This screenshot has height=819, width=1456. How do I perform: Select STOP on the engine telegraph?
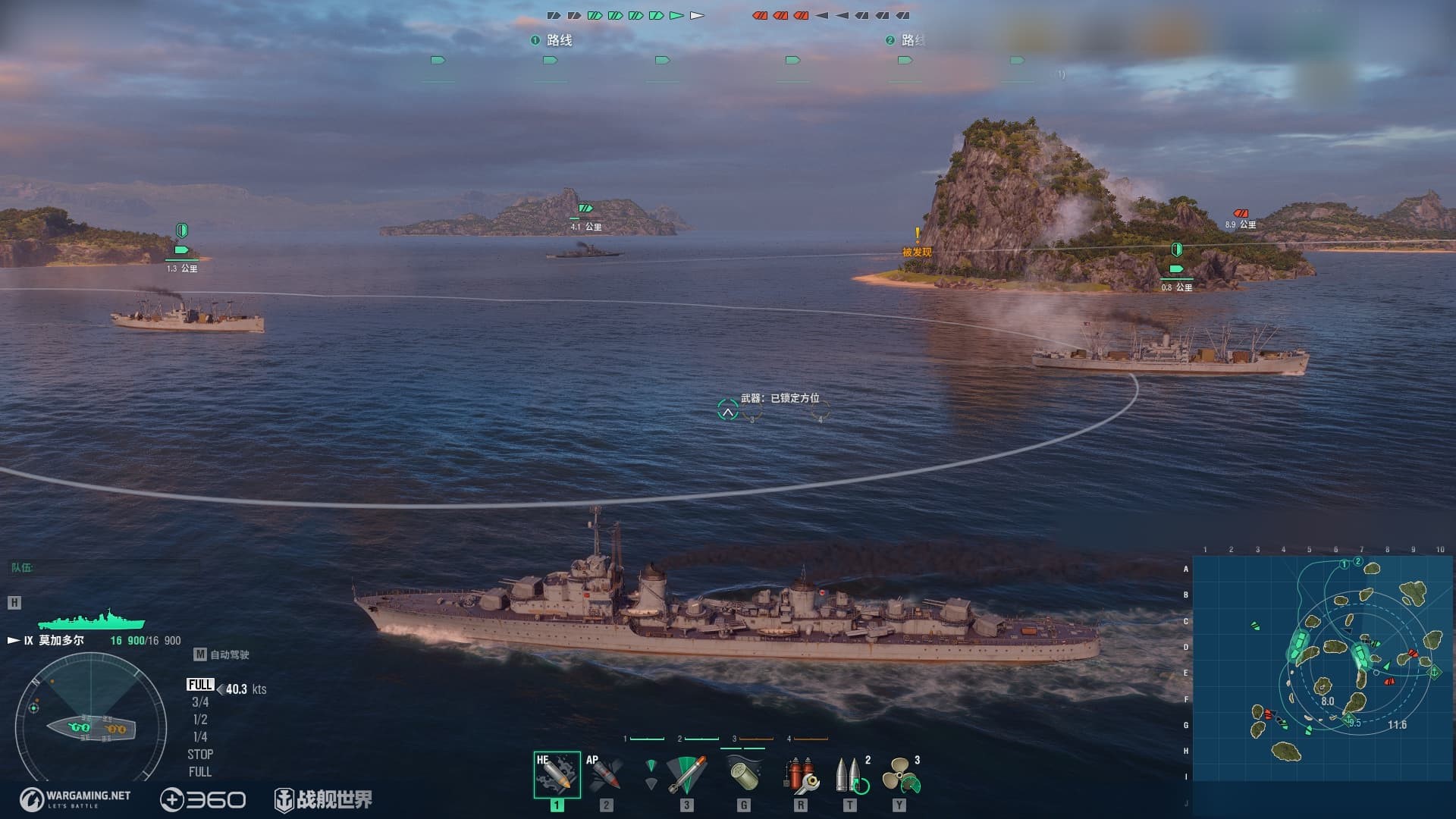200,755
